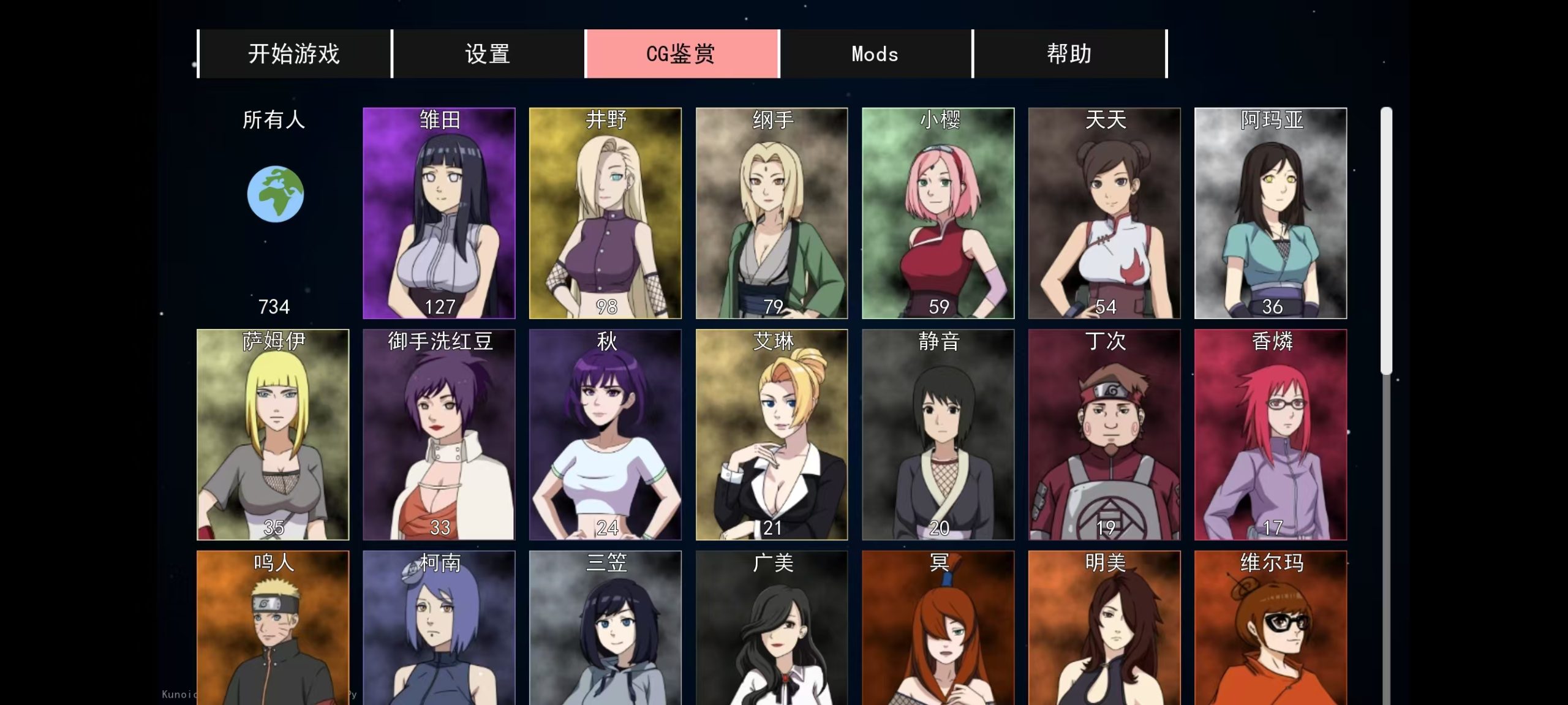Open the 丁次 gallery card
1568x705 pixels.
1104,435
